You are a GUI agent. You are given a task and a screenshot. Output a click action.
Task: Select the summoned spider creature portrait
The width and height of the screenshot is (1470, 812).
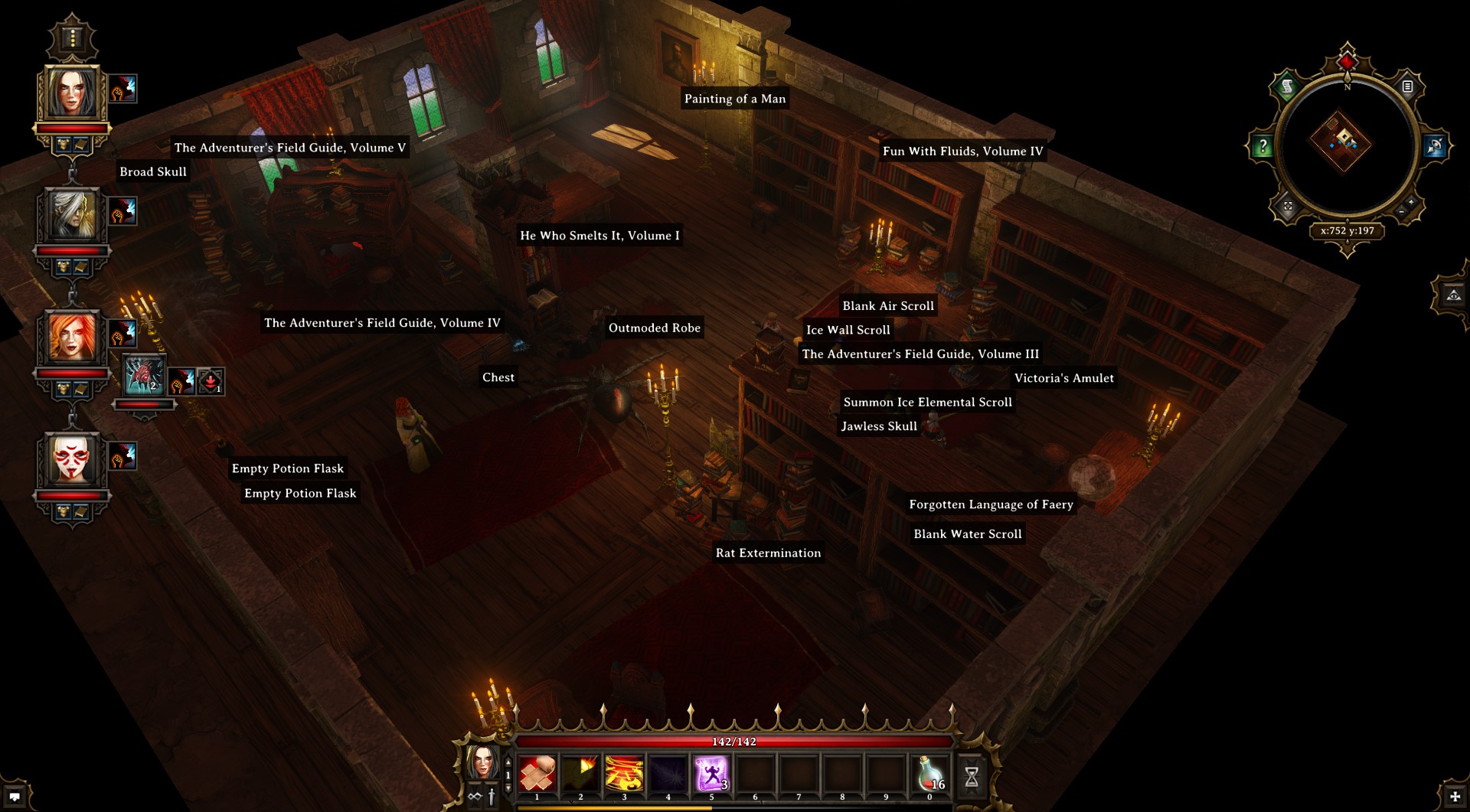click(x=144, y=376)
